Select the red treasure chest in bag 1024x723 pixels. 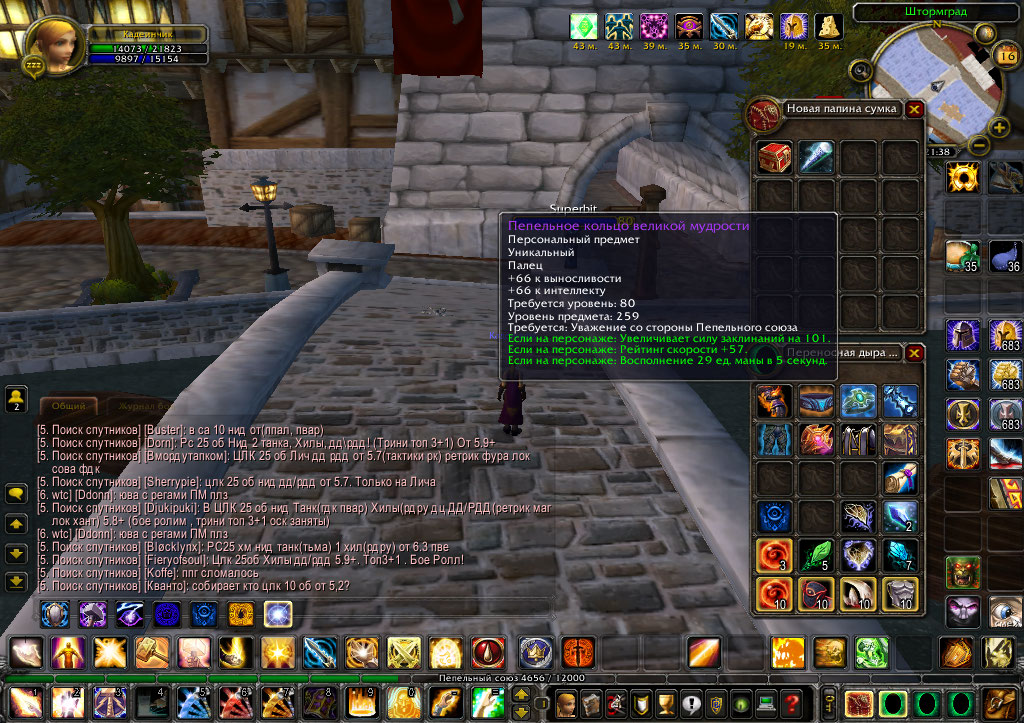(x=775, y=158)
